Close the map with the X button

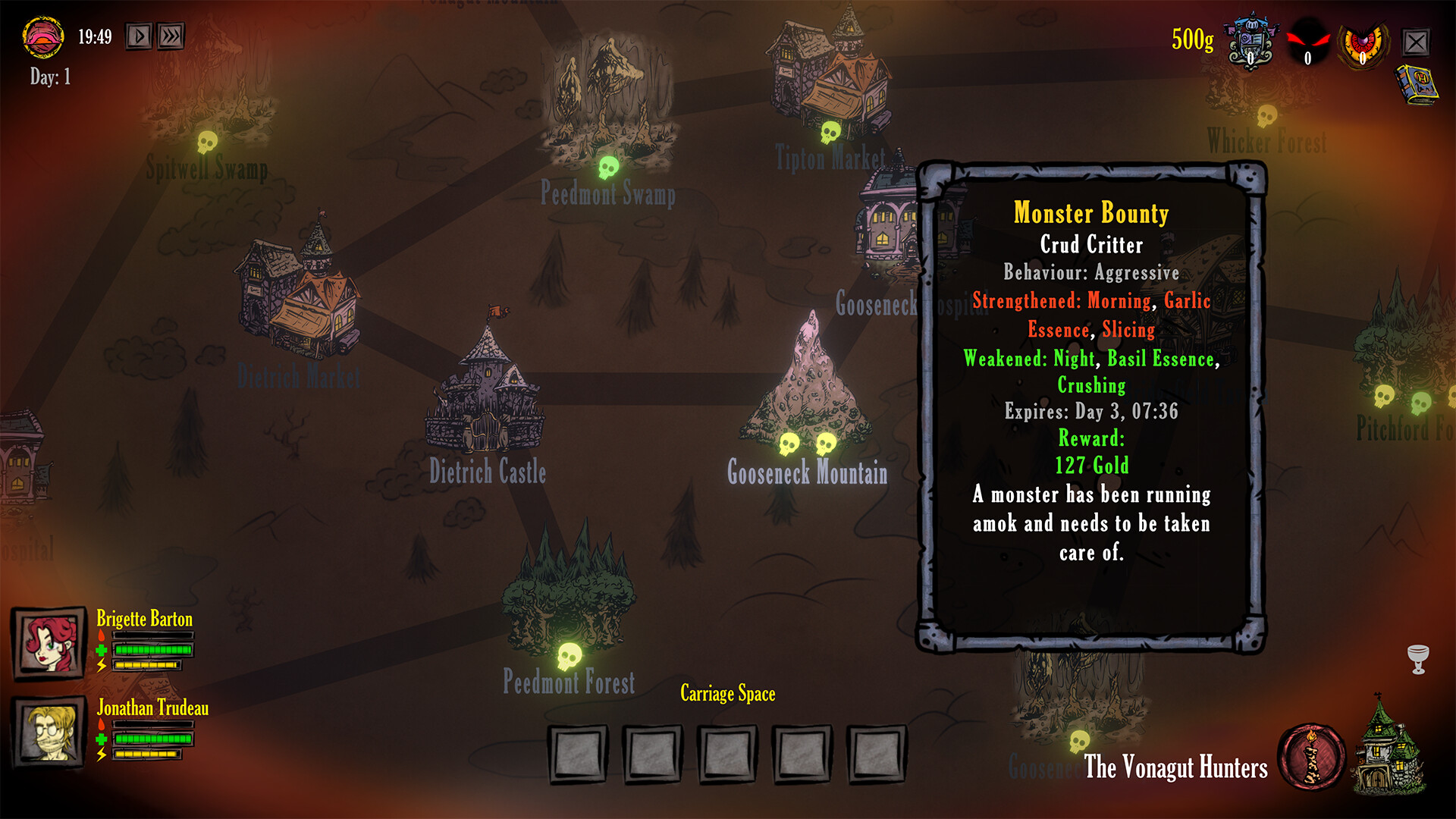(1415, 42)
